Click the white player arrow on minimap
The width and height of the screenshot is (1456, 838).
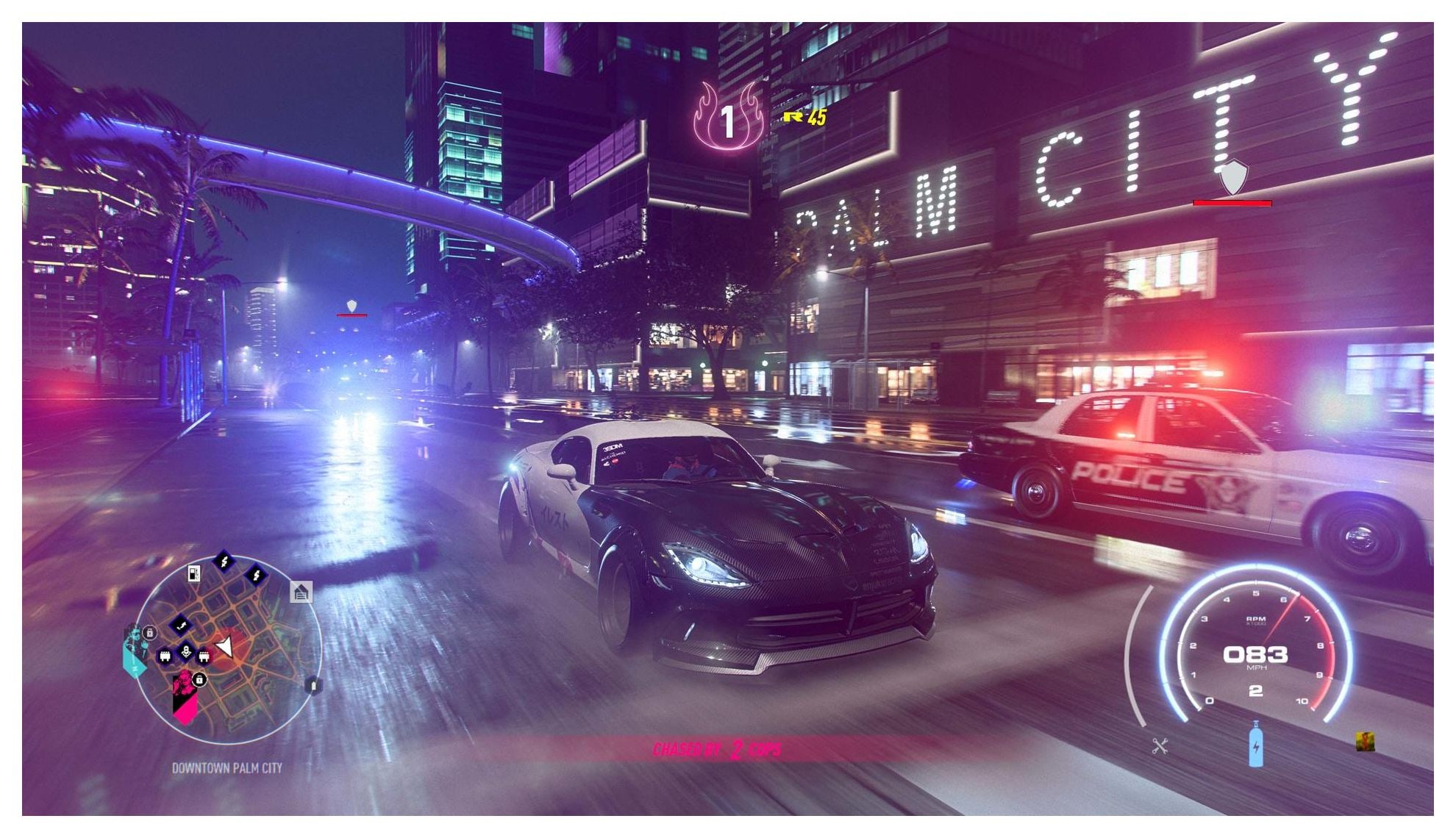point(225,647)
